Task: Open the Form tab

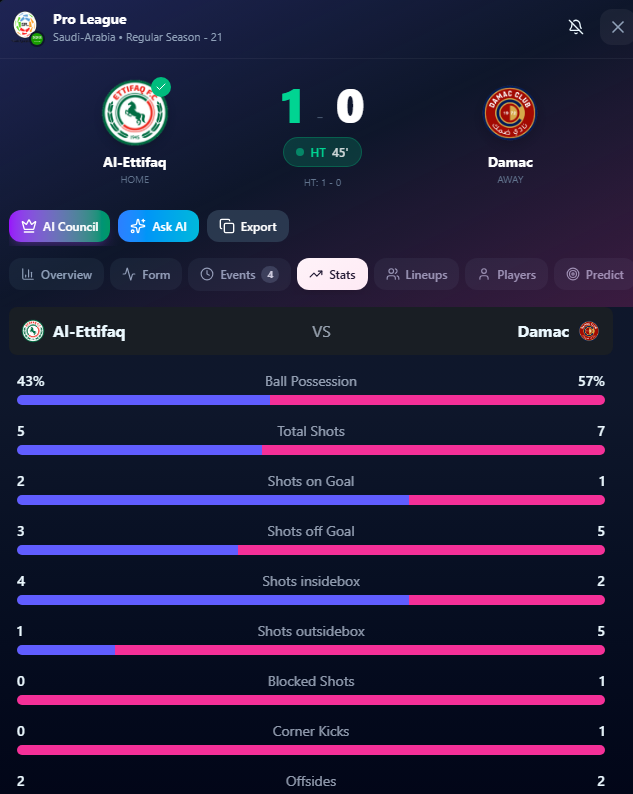Action: (146, 274)
